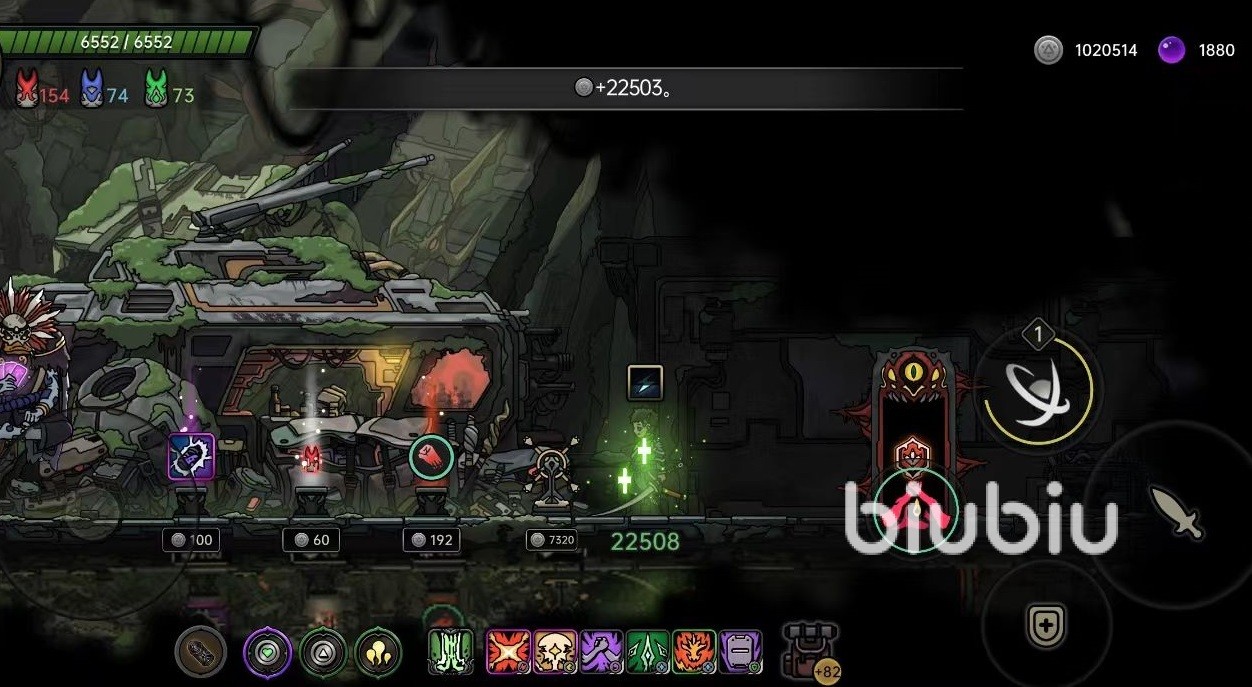
Task: Tap the round brown item slot
Action: (x=200, y=652)
